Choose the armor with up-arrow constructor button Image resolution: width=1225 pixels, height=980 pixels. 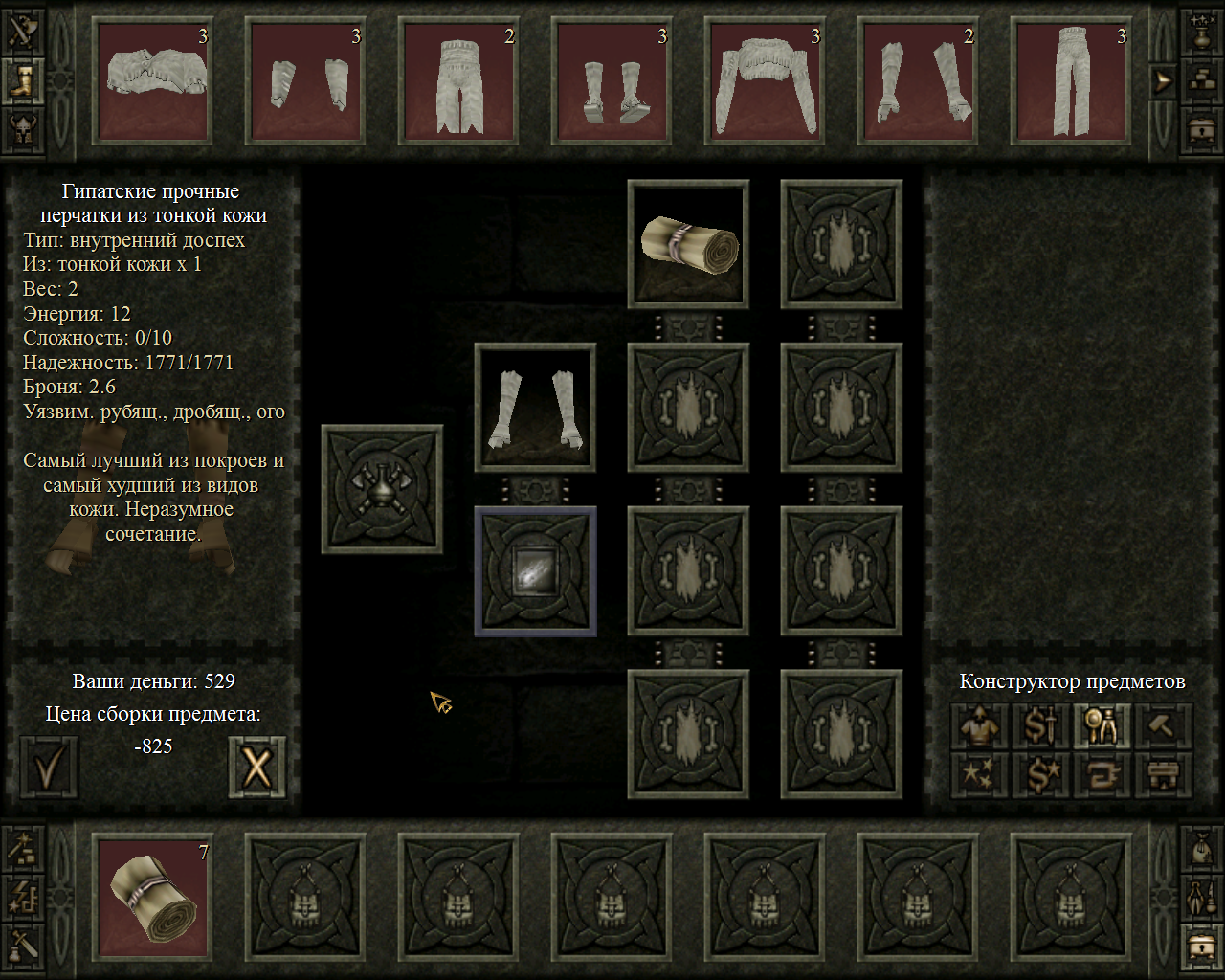[x=979, y=725]
